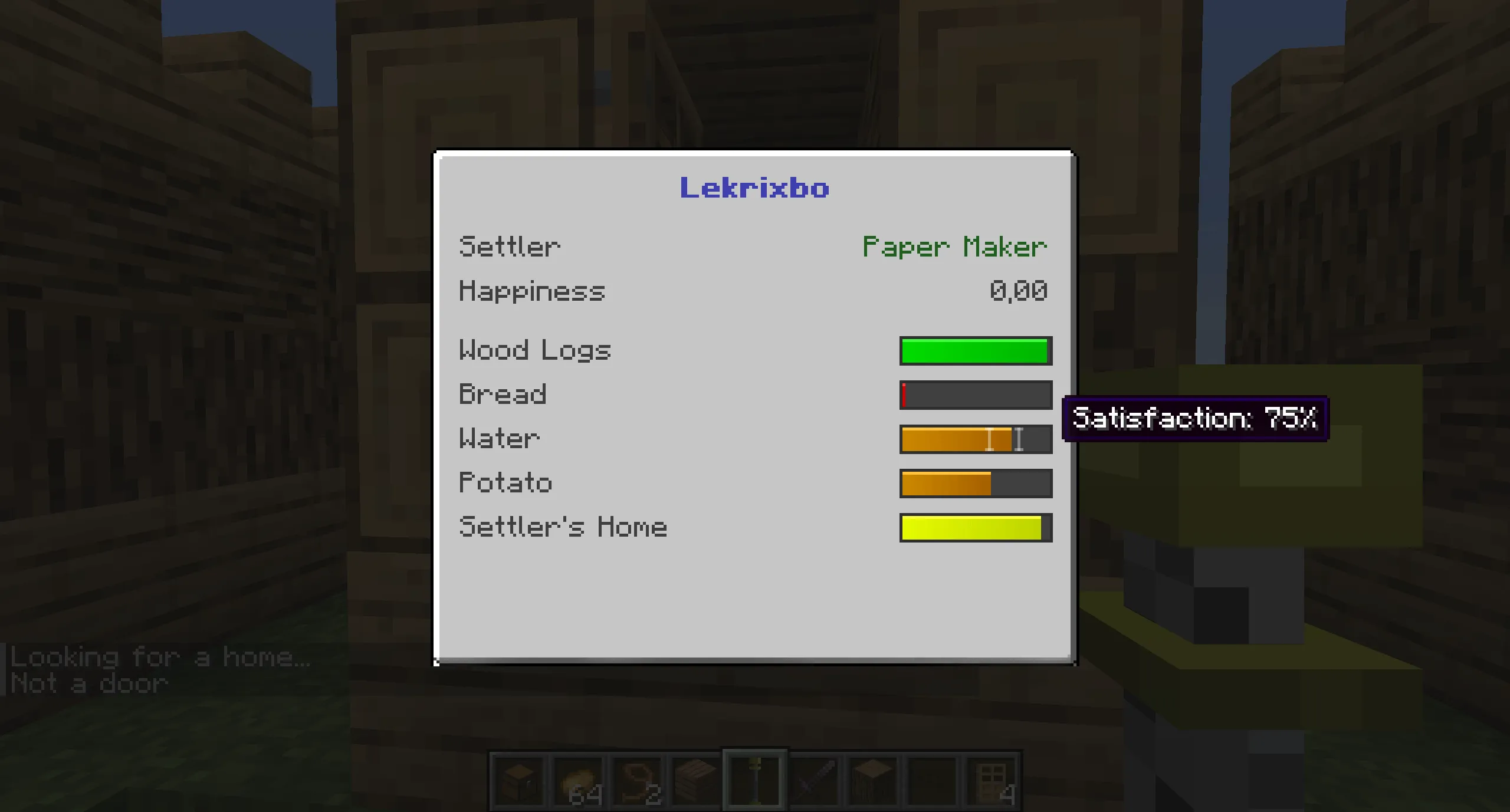
Task: Click the Potato supply bar
Action: pos(975,482)
